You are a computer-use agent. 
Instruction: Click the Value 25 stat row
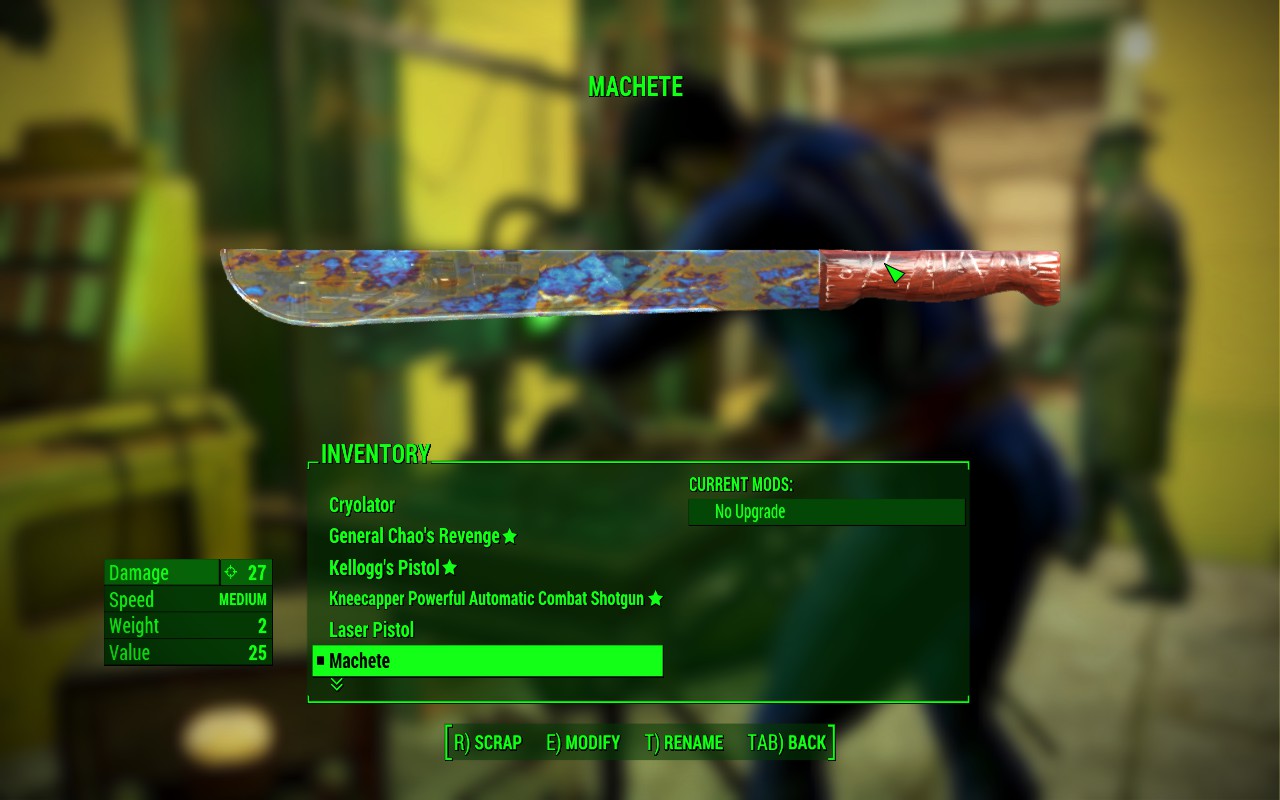[186, 652]
